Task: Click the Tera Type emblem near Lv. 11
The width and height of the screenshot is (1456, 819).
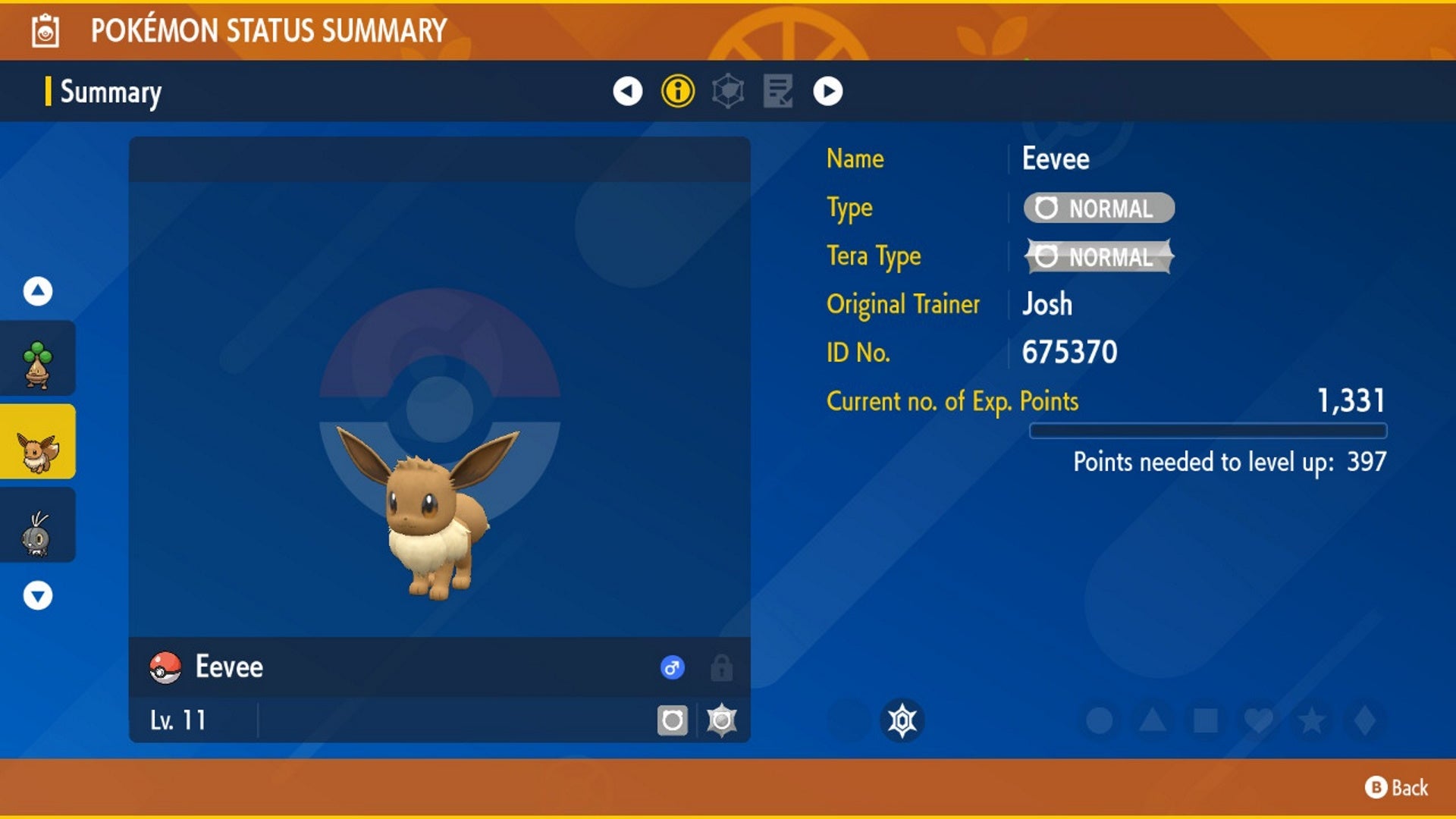Action: [721, 719]
